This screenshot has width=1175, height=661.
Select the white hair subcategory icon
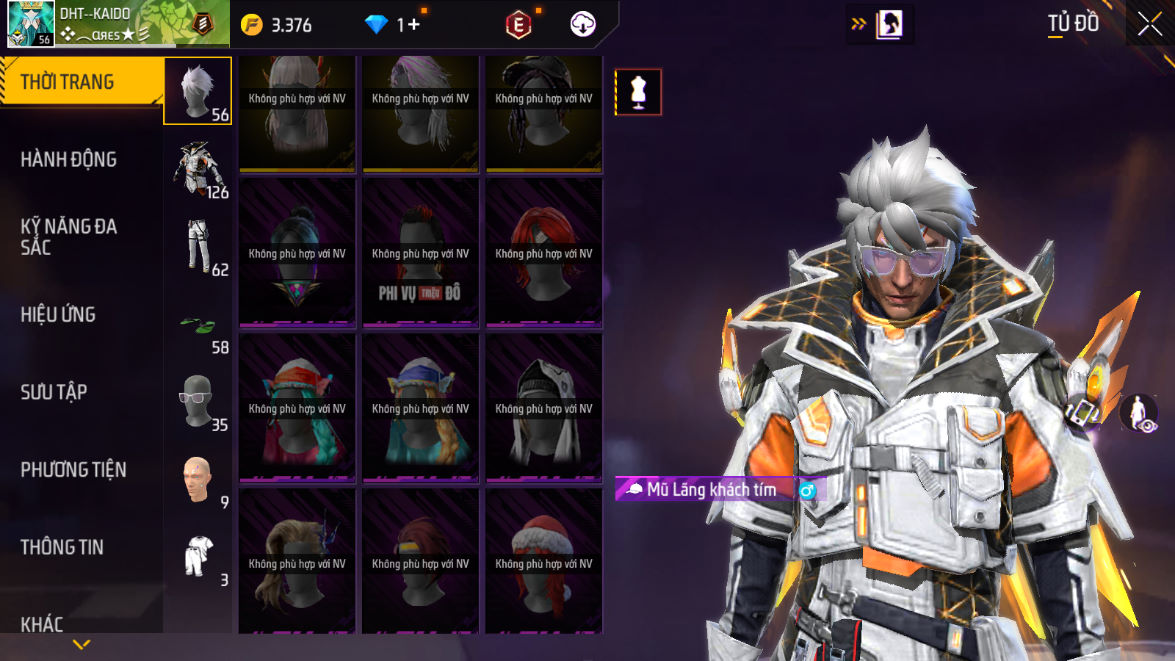click(197, 90)
